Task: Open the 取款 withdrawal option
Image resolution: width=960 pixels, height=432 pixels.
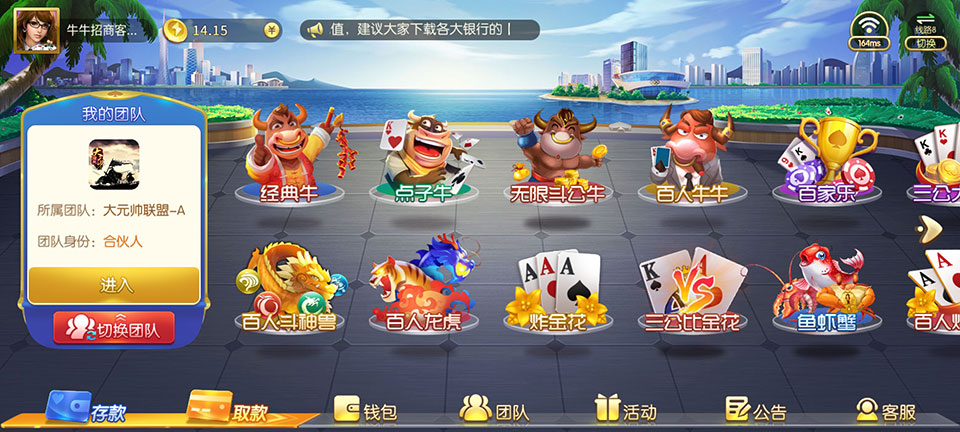Action: 233,411
